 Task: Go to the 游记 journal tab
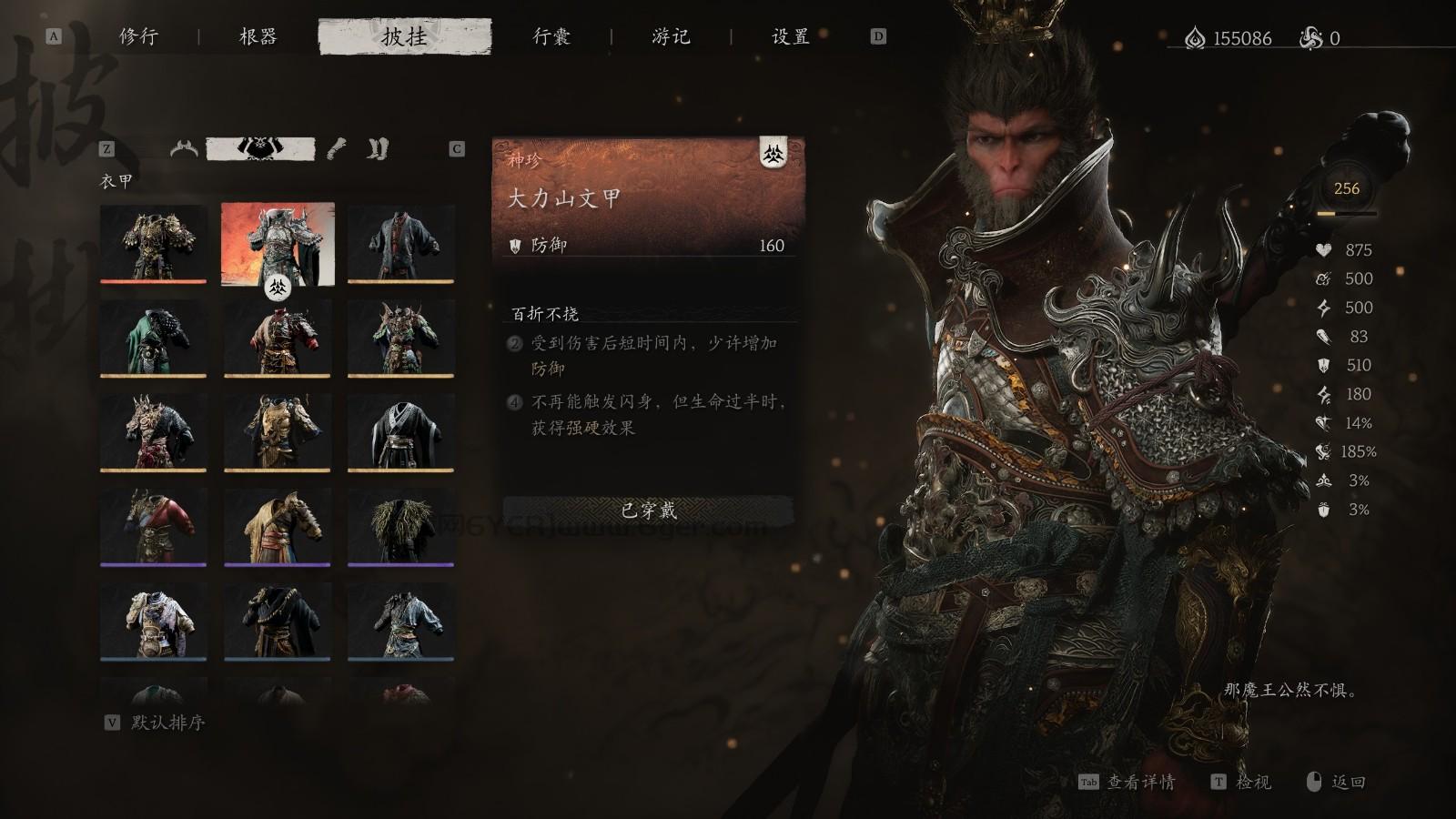[x=671, y=36]
